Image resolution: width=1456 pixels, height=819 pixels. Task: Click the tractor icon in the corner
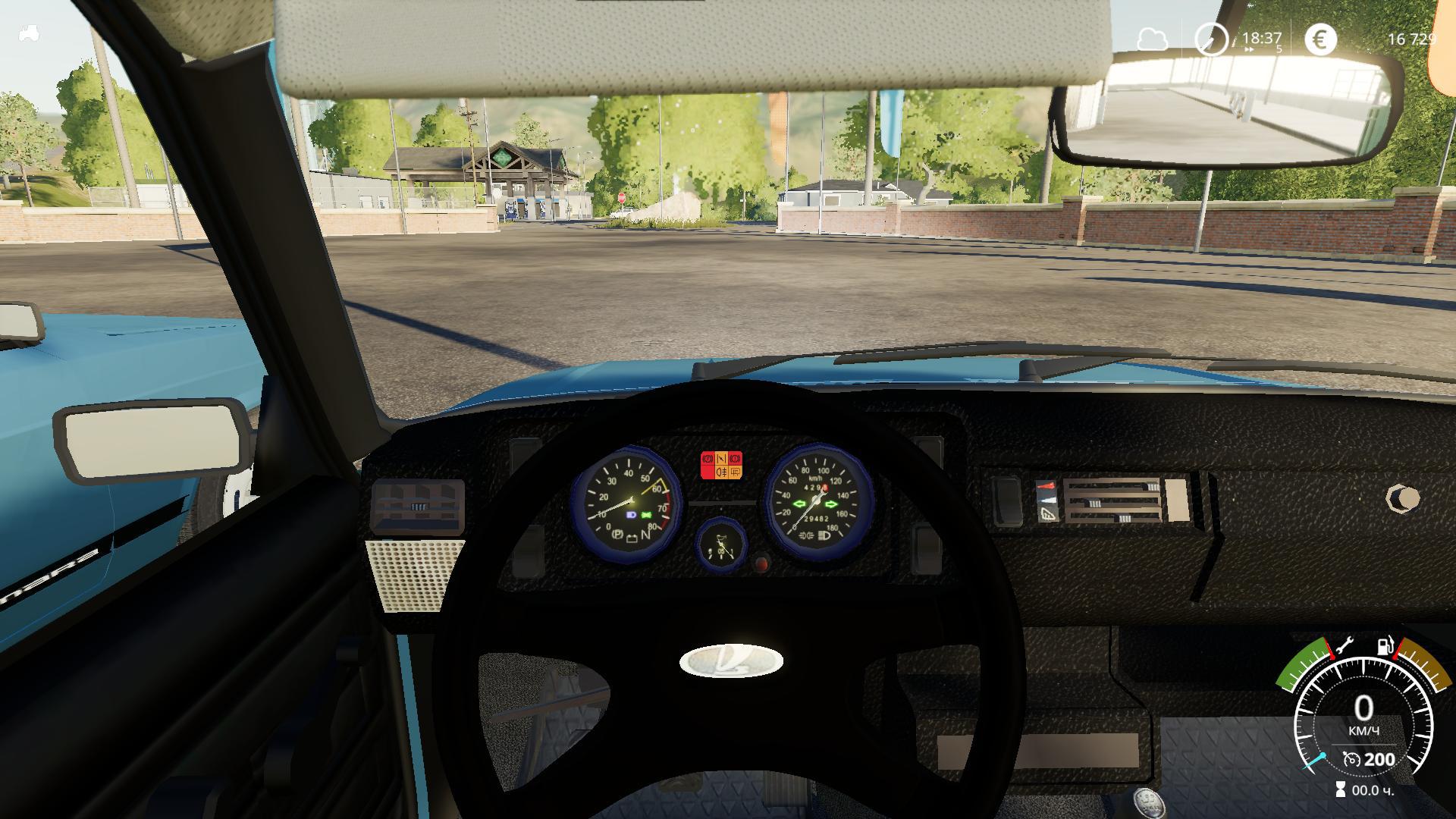(x=30, y=33)
